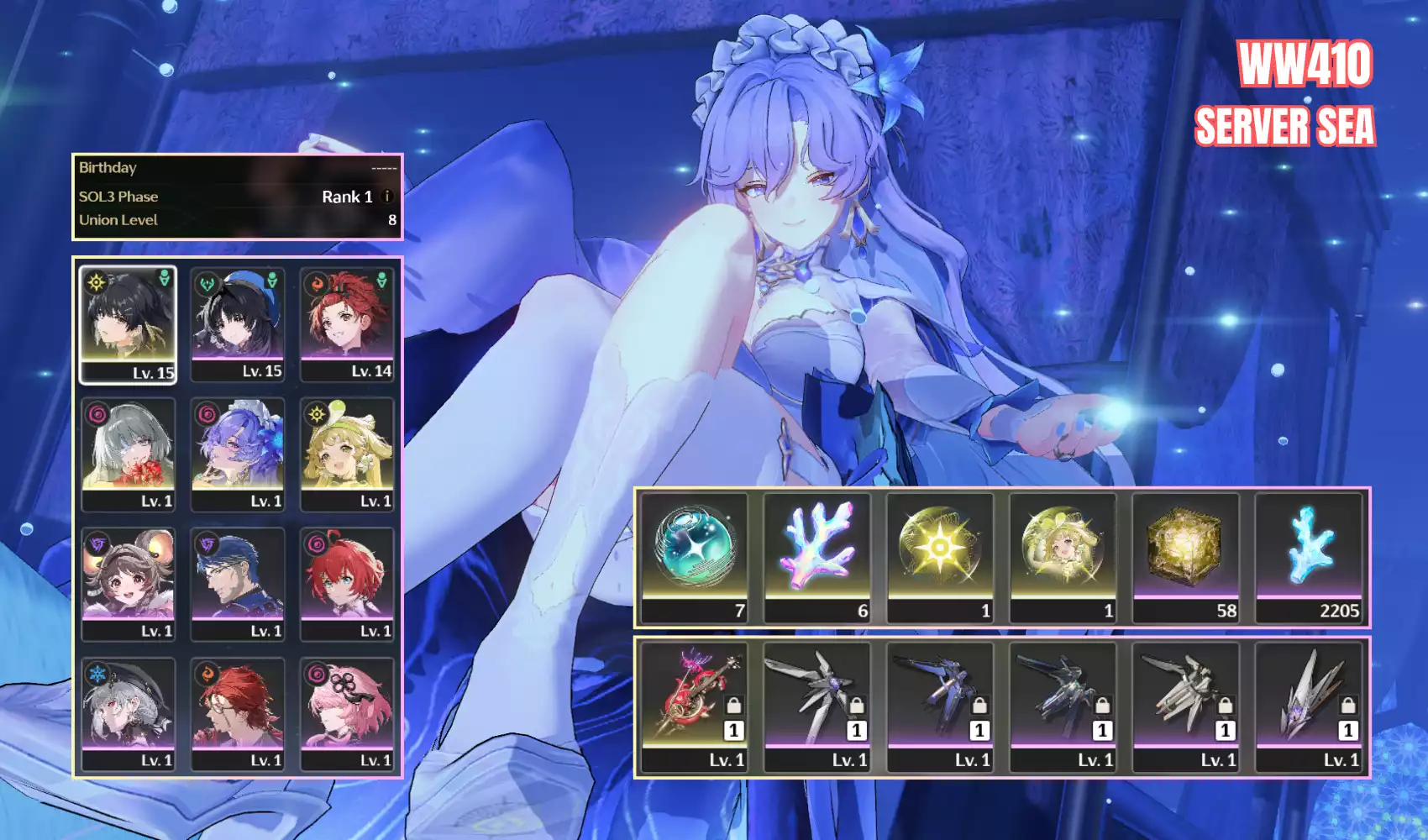Viewport: 1428px width, 840px height.
Task: Pick the orb item showing a blonde girl
Action: (1063, 558)
